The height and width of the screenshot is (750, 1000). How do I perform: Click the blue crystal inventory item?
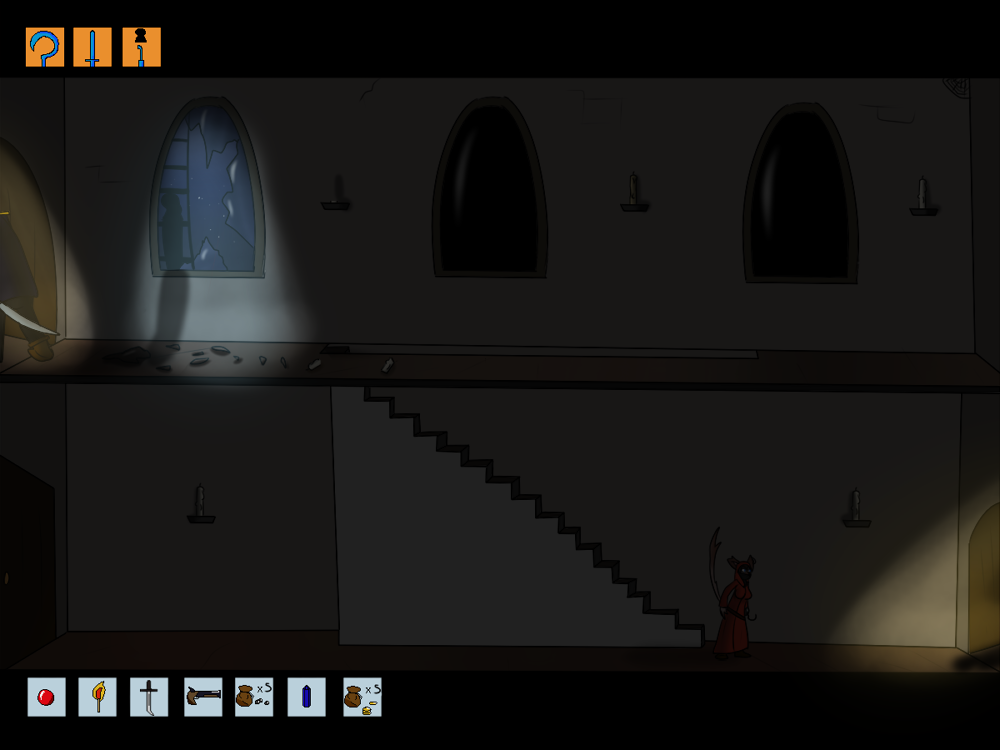pos(306,697)
